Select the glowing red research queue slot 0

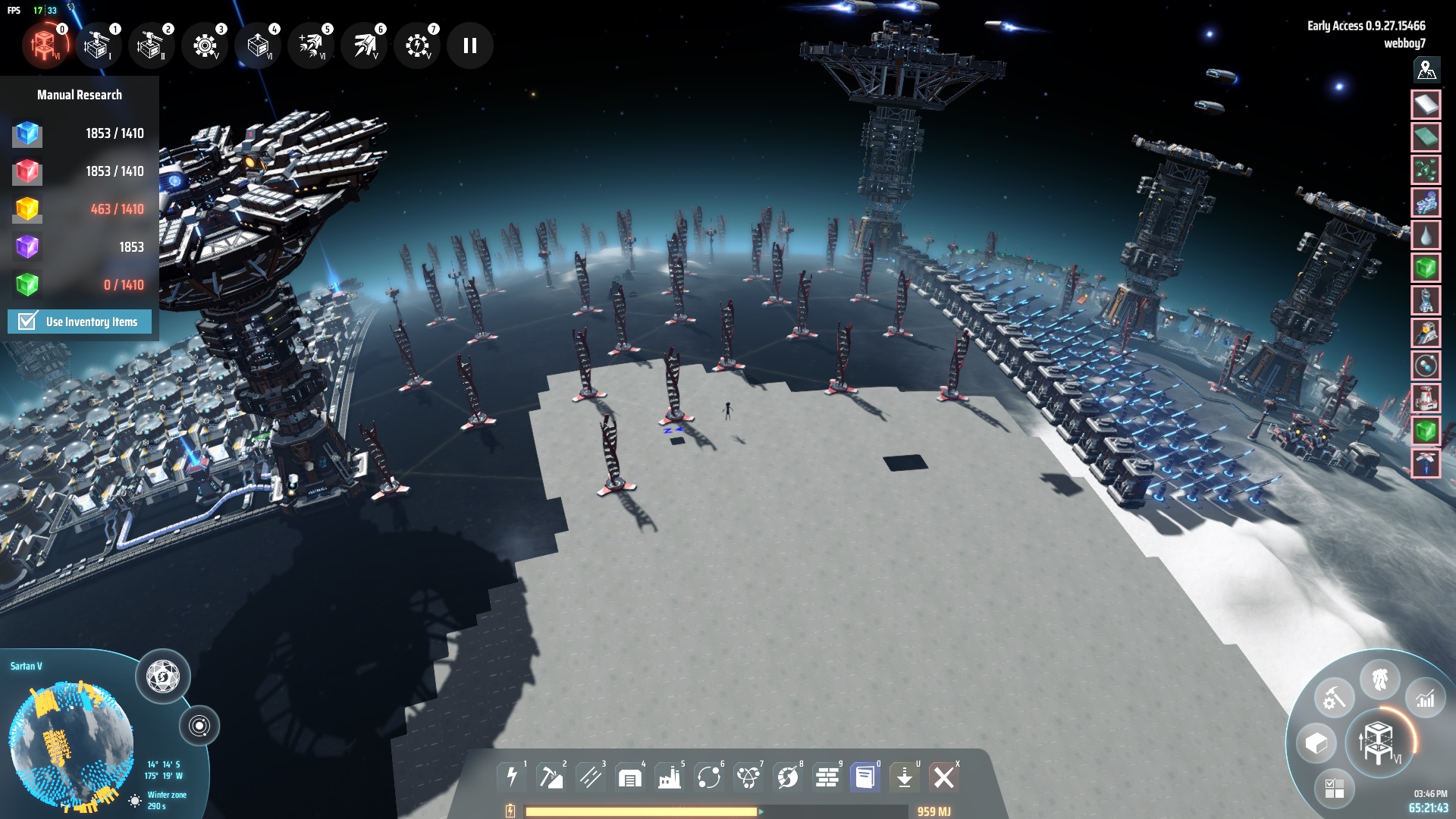[45, 45]
